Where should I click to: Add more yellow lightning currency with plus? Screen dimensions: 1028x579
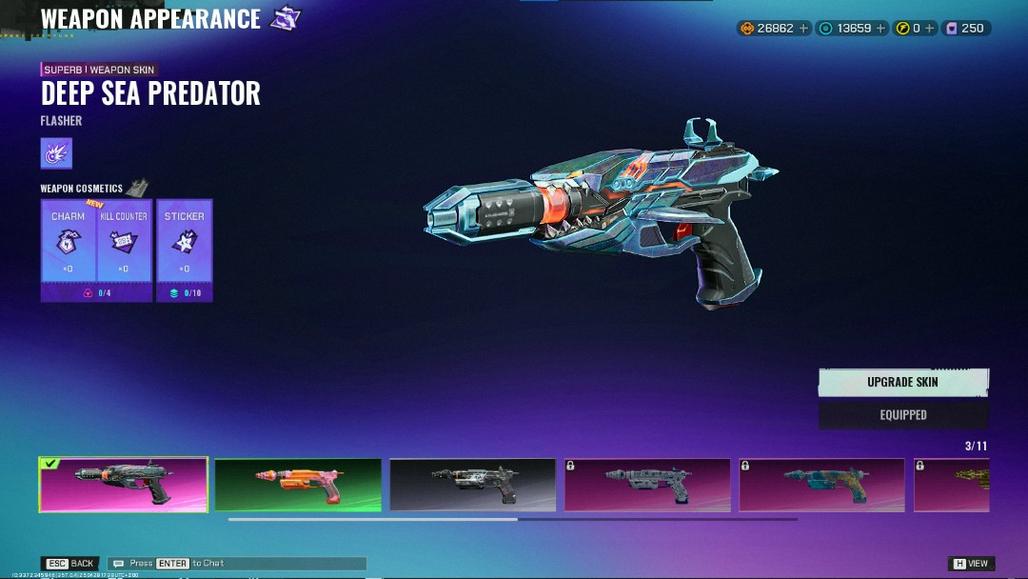[x=929, y=28]
